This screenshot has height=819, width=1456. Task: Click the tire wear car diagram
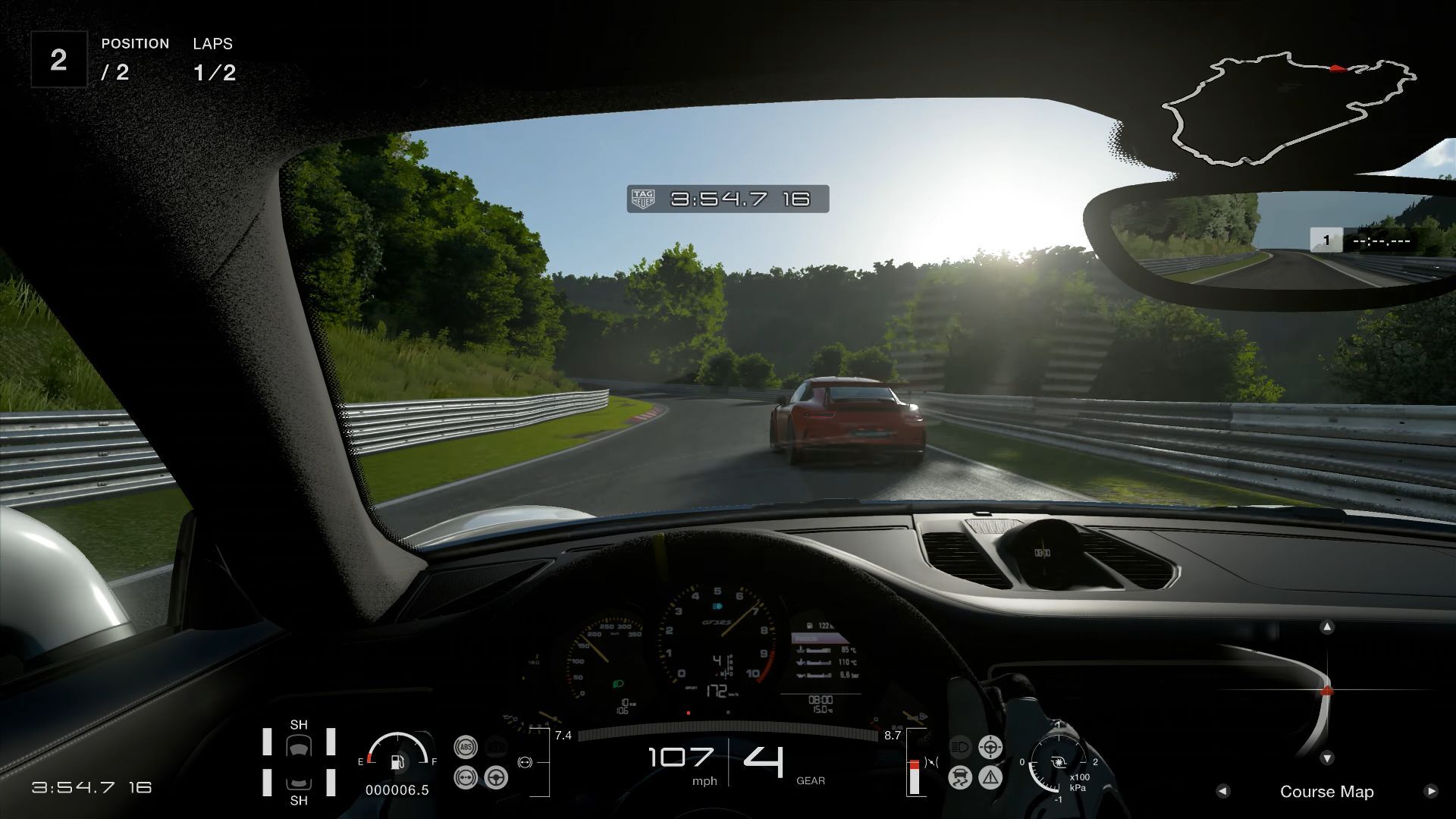[x=299, y=762]
